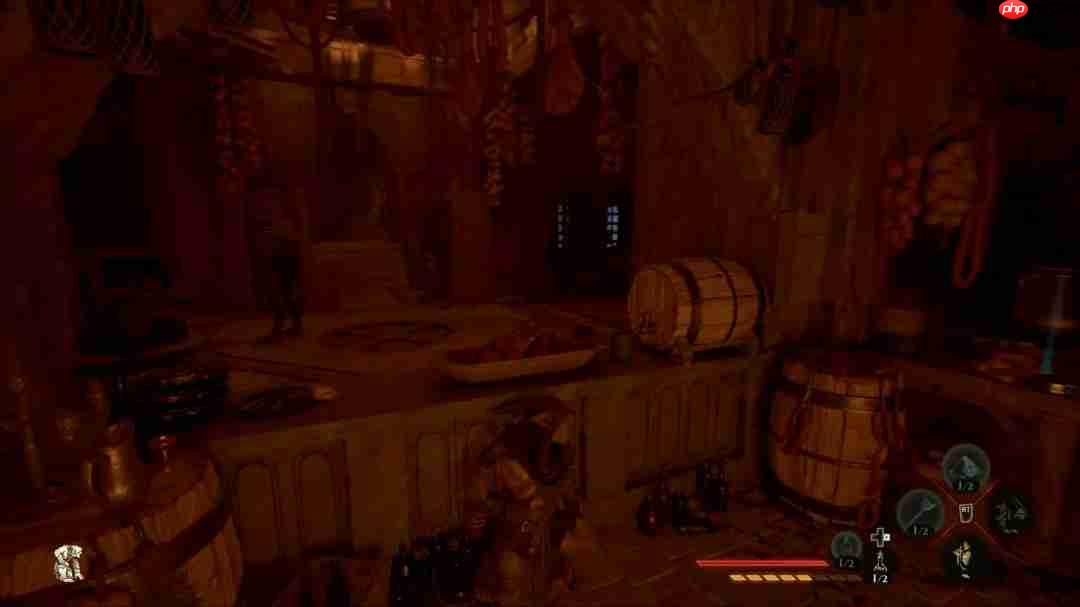This screenshot has height=607, width=1080.
Task: Select the right slot of the item wheel
Action: click(1011, 512)
